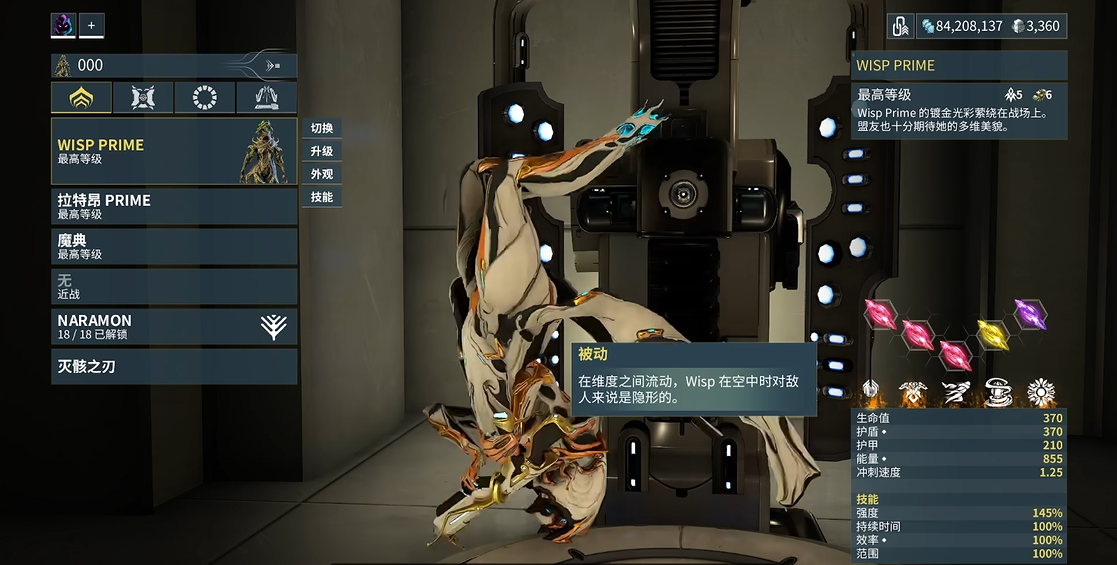This screenshot has height=565, width=1117.
Task: Open the dotted ring icon tab
Action: point(204,97)
